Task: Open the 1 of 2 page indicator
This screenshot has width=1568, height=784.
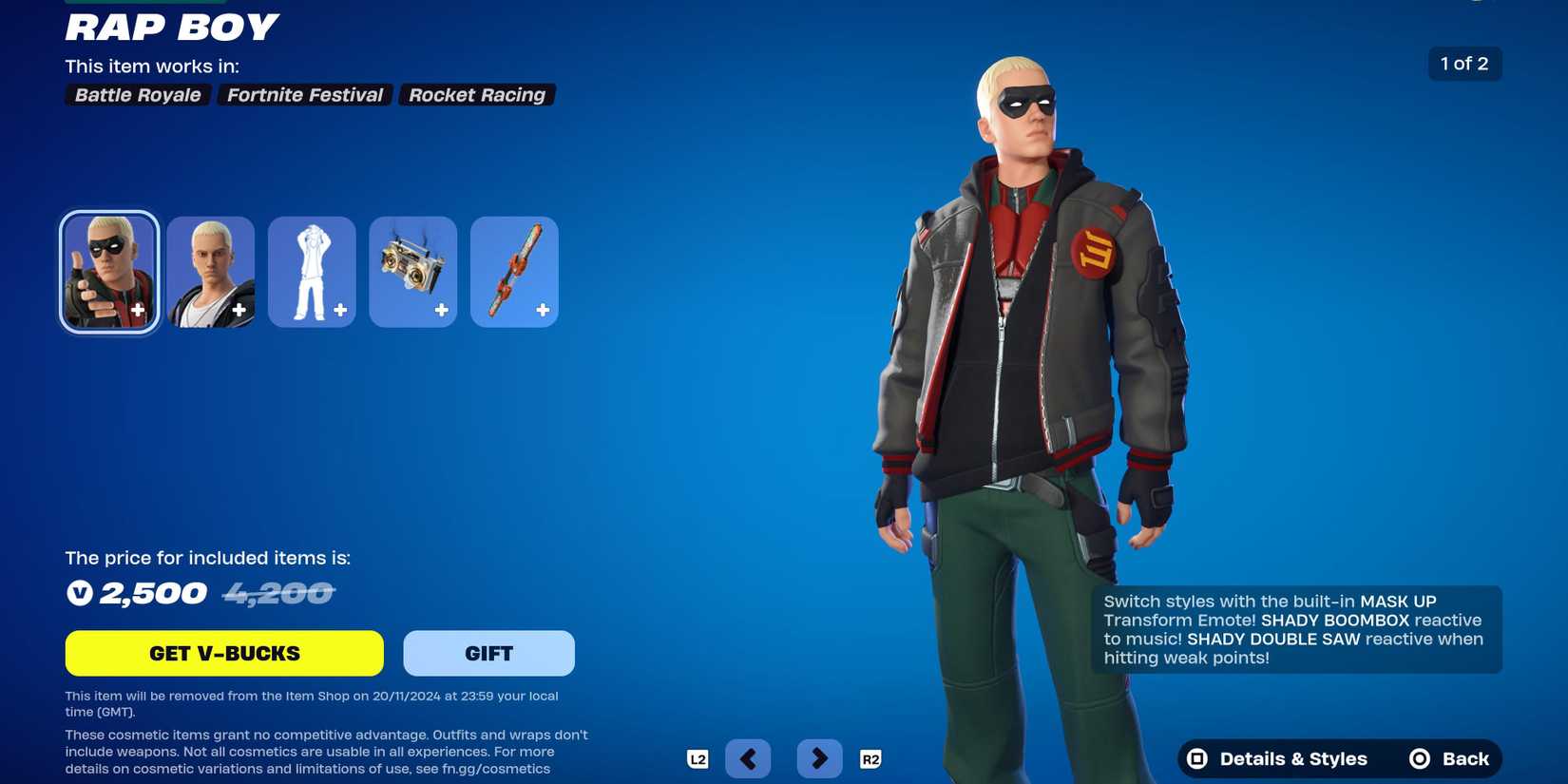Action: coord(1463,64)
